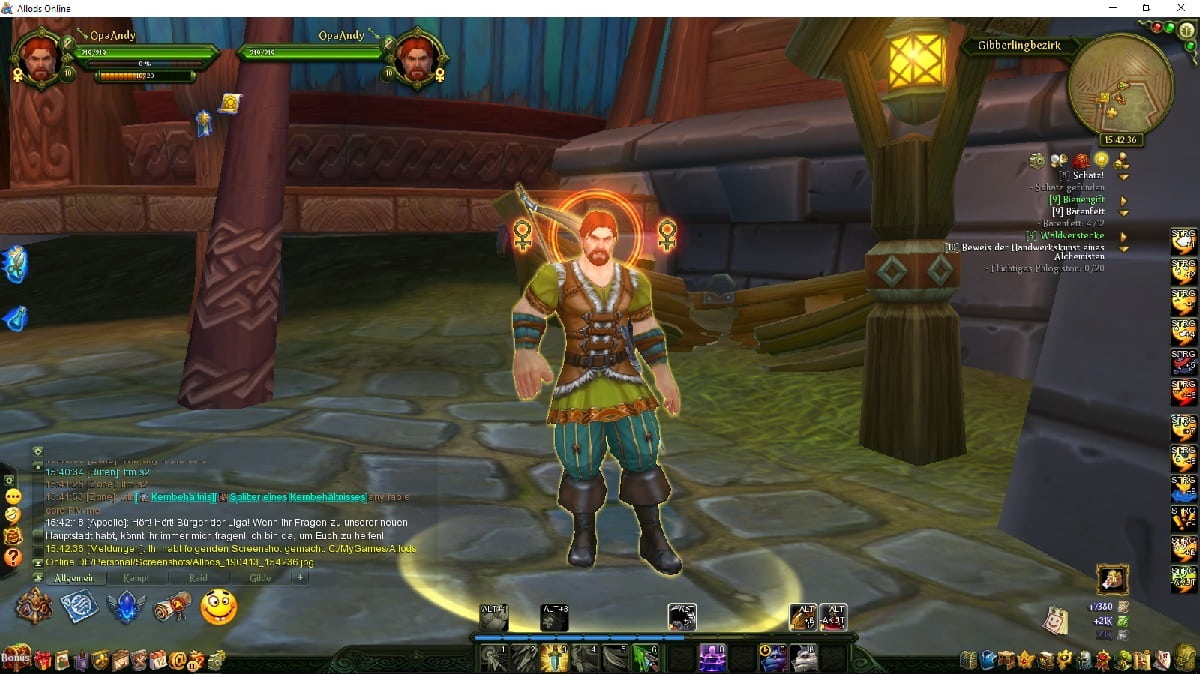Open the Kampf chat tab
This screenshot has height=674, width=1202.
click(x=135, y=578)
